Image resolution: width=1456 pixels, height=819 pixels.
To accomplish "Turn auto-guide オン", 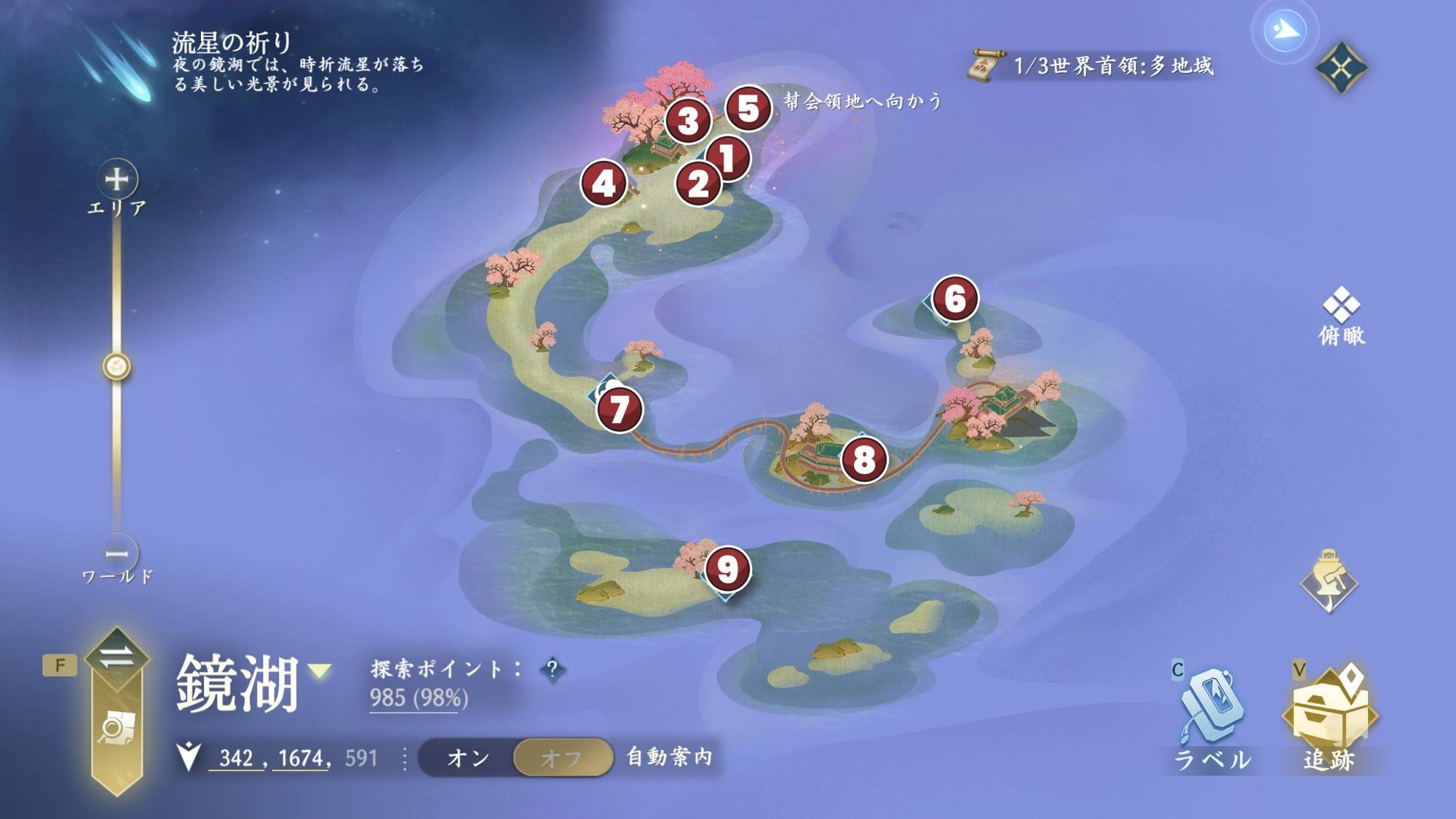I will point(467,758).
